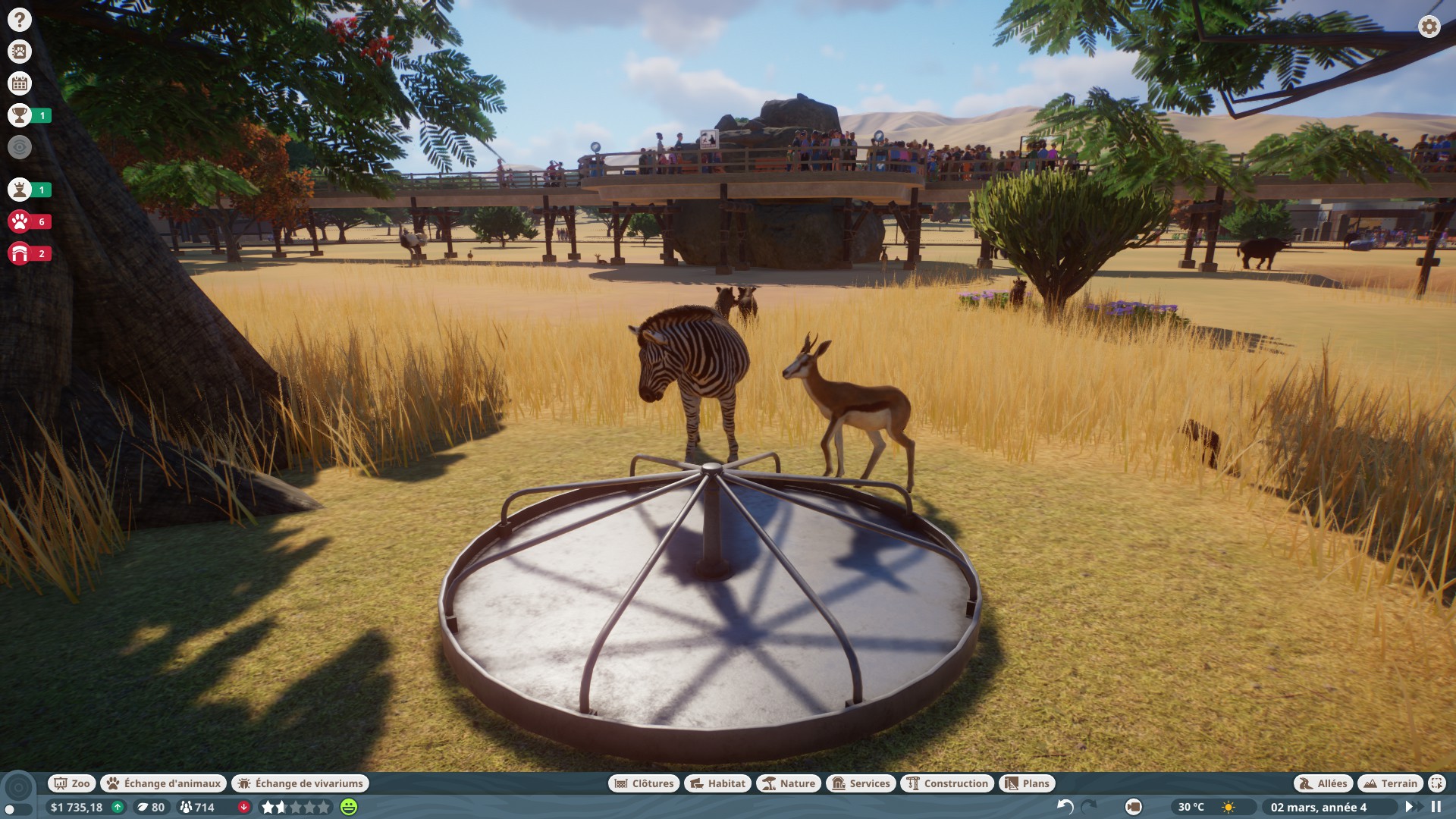
Task: Open the help question mark icon
Action: (20, 20)
